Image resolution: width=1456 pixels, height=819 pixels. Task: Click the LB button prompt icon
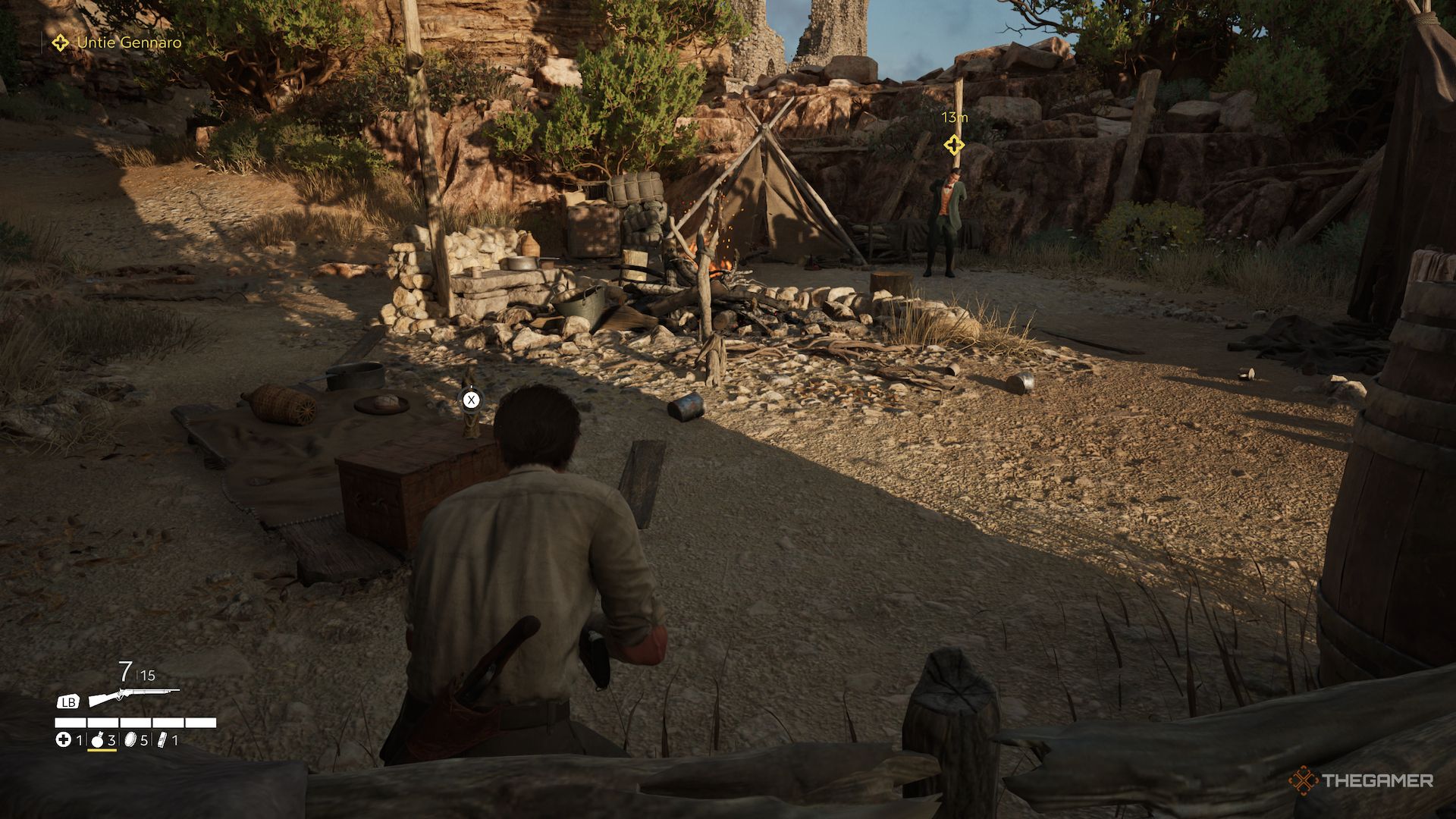coord(68,701)
